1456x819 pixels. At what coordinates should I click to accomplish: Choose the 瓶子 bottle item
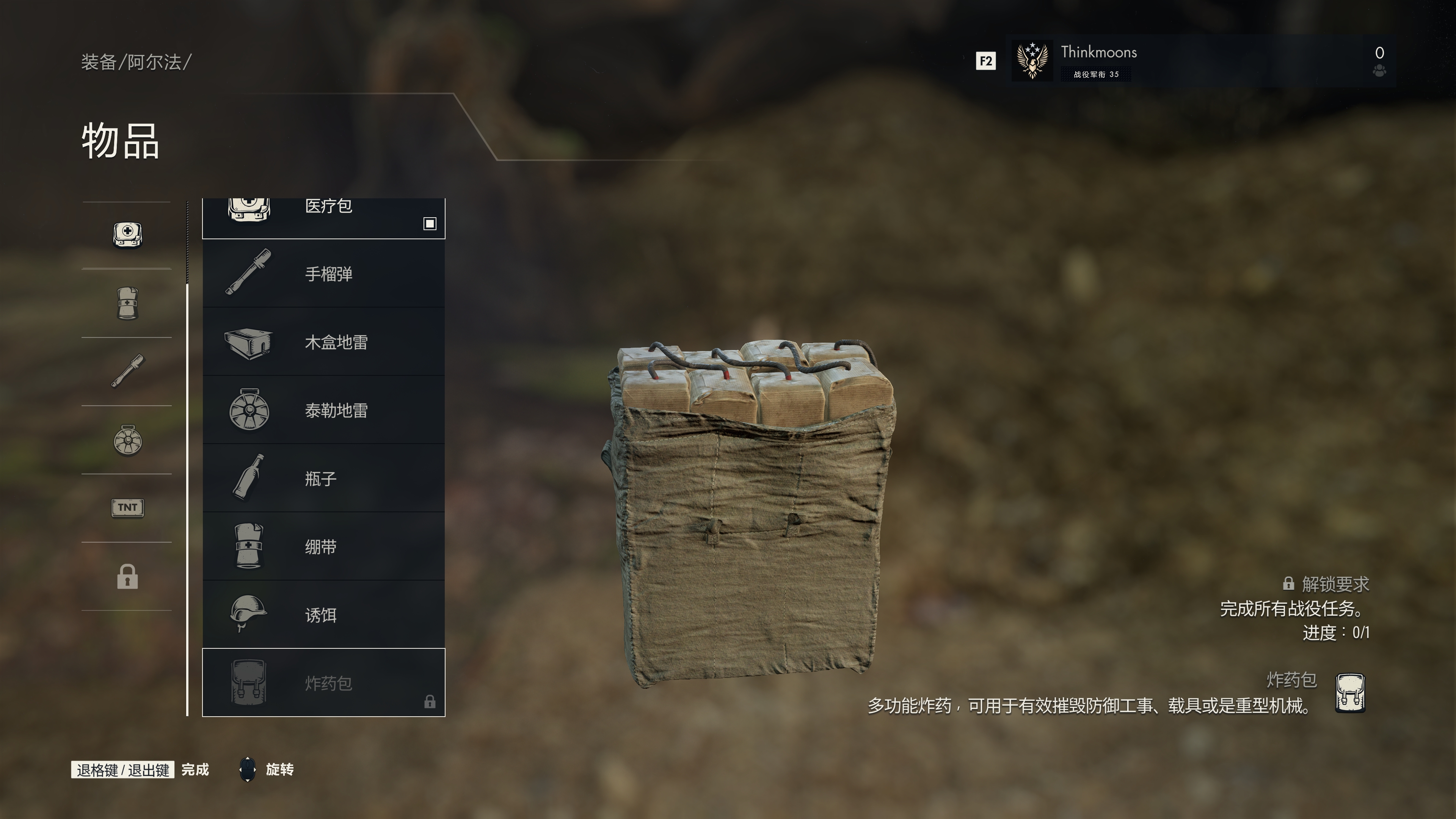323,479
